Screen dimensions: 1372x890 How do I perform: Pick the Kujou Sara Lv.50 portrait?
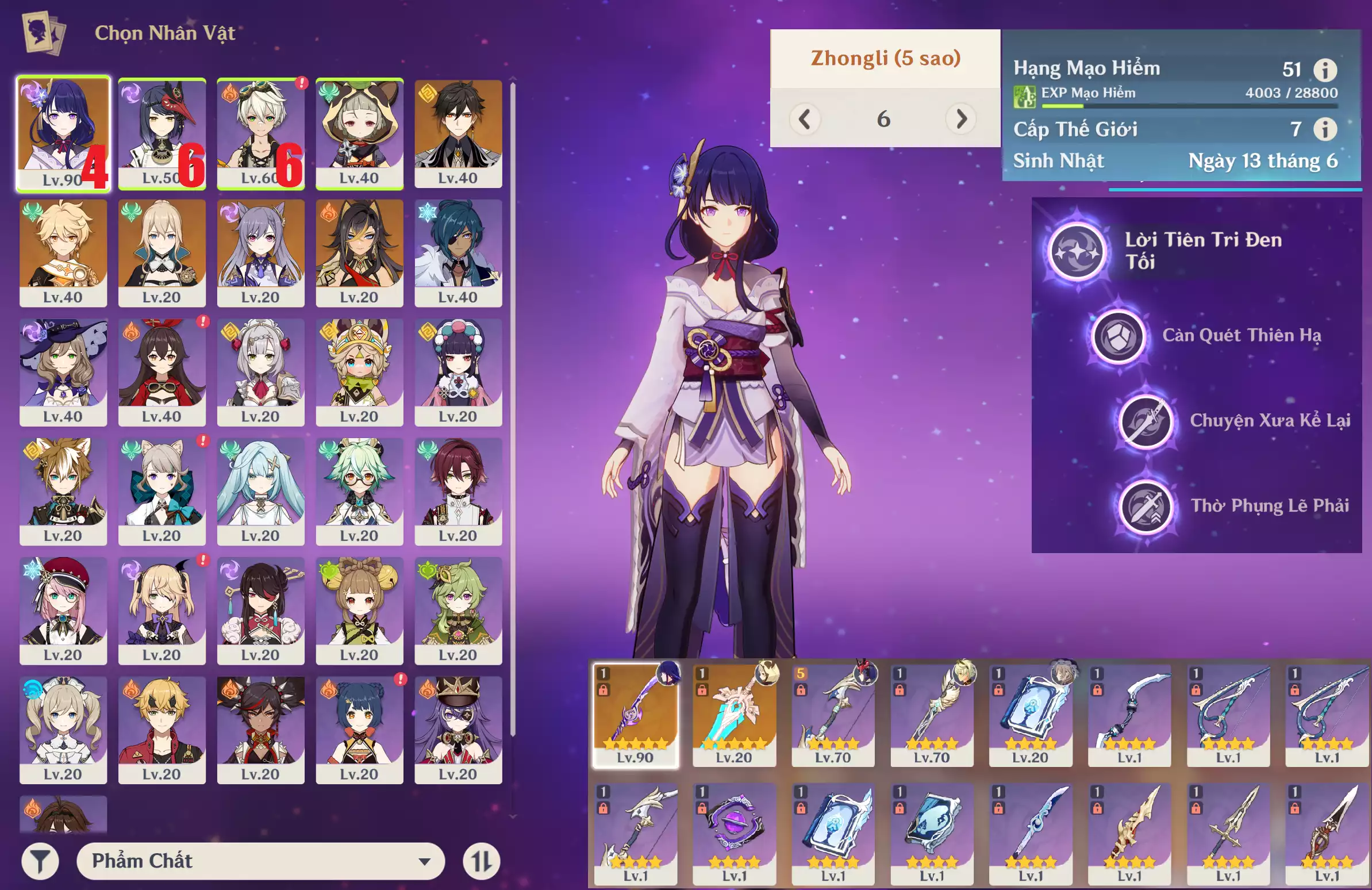pyautogui.click(x=162, y=133)
